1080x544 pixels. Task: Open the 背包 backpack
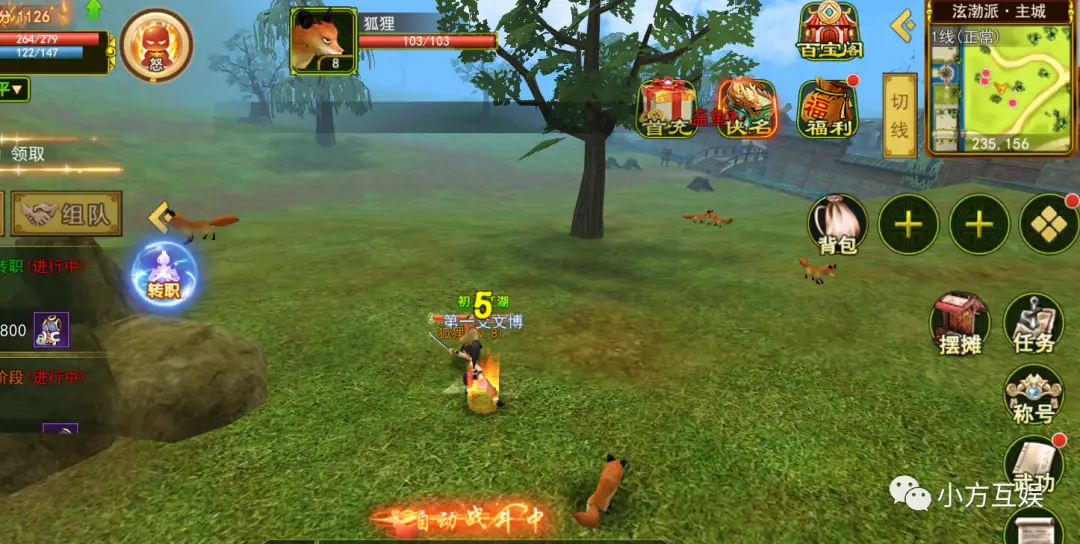(x=837, y=224)
